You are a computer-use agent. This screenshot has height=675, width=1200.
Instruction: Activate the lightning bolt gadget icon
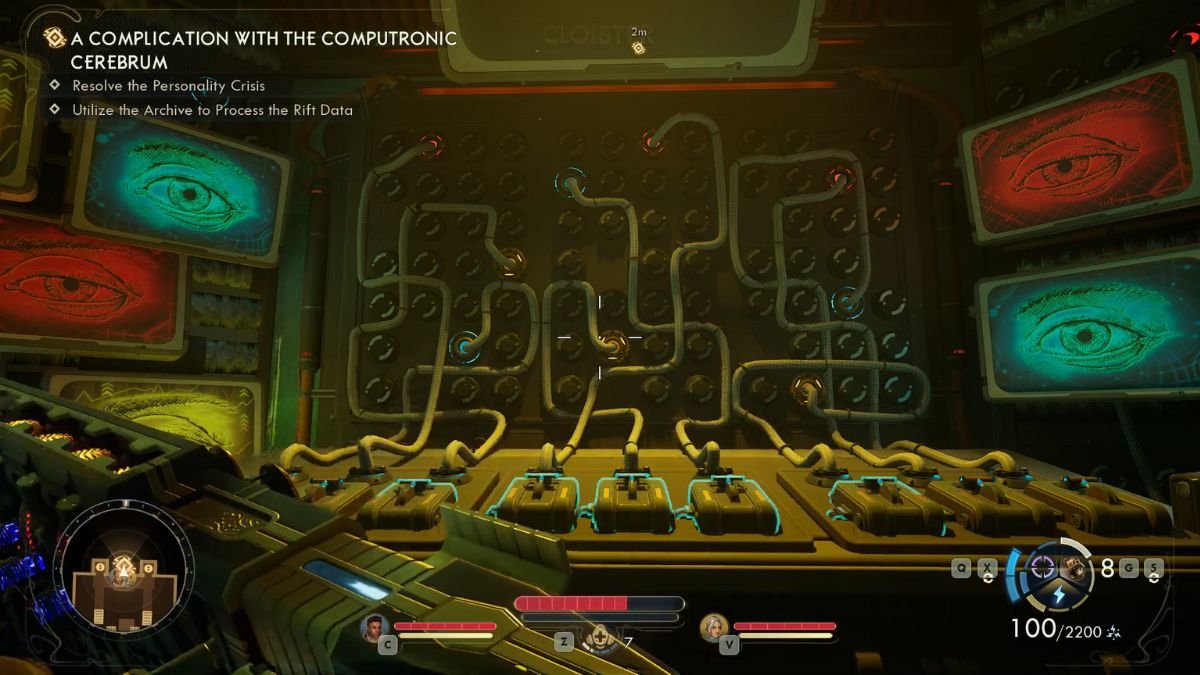[x=1059, y=597]
